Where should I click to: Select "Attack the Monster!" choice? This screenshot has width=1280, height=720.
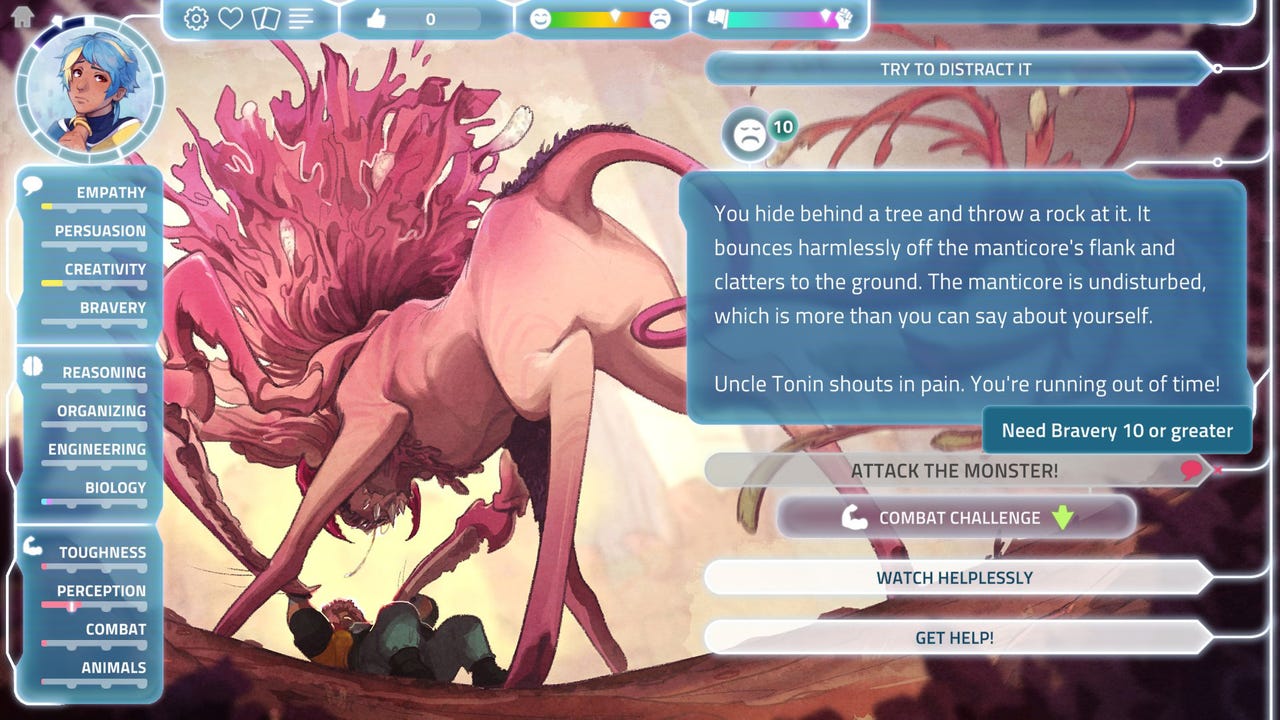954,470
